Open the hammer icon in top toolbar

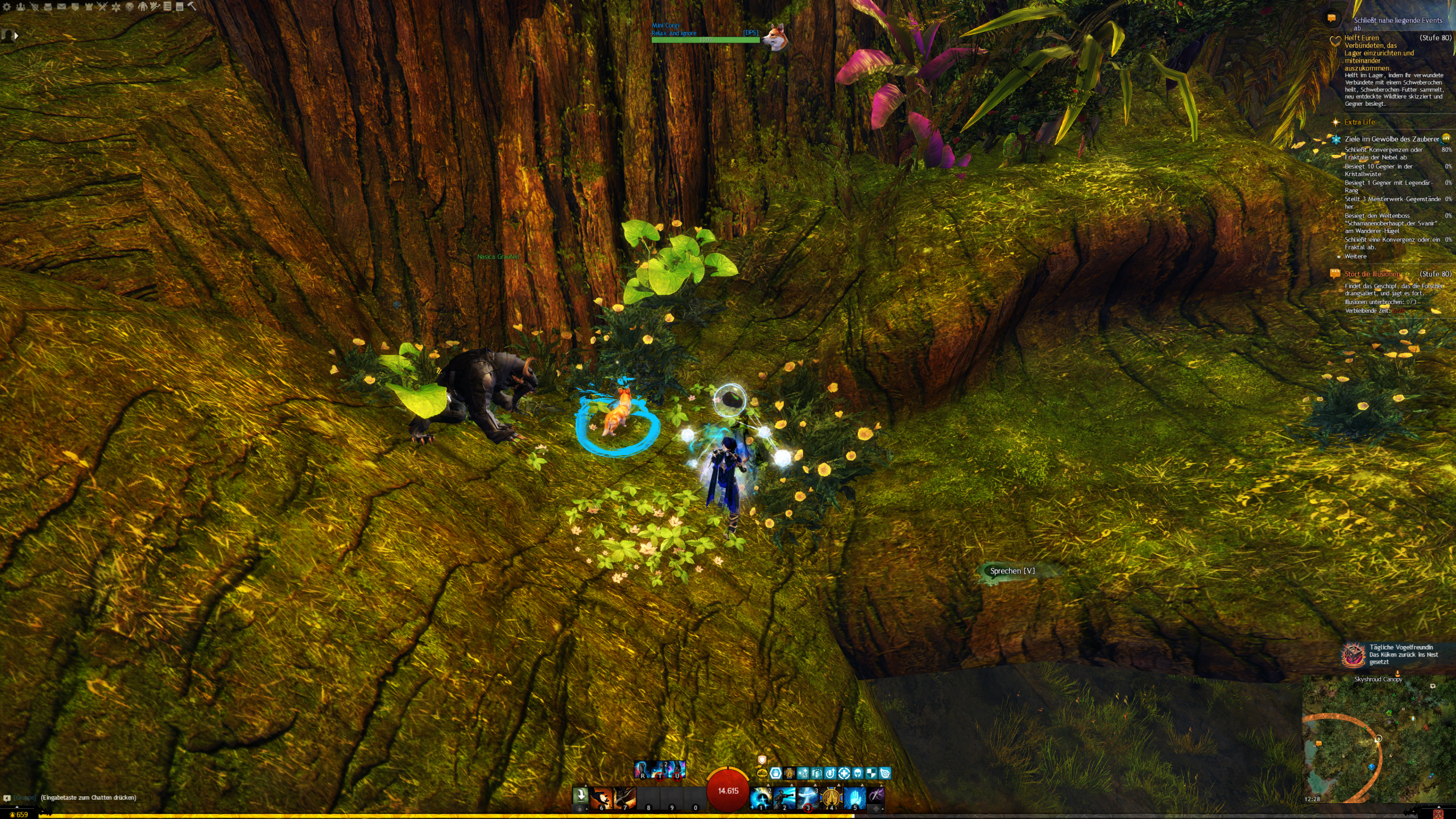(192, 6)
